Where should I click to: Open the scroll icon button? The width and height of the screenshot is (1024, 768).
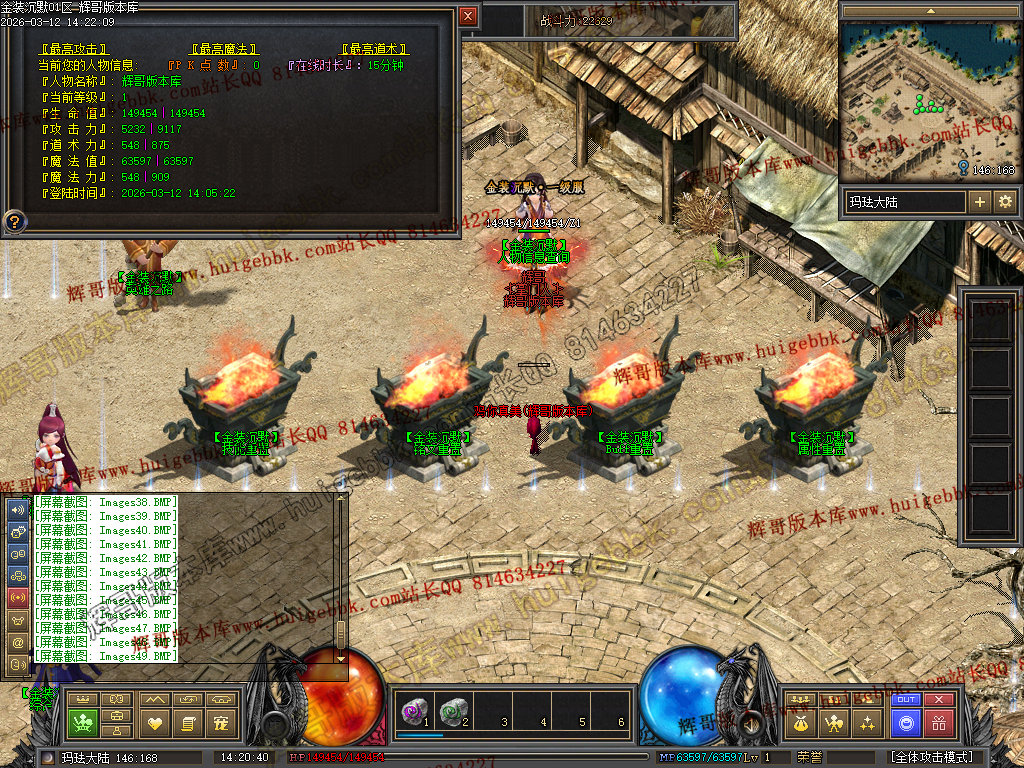(187, 722)
